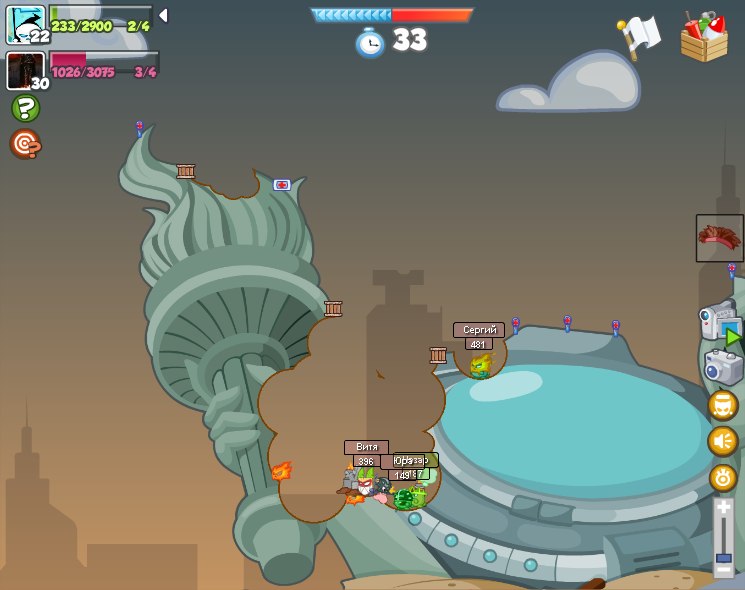The width and height of the screenshot is (745, 590).
Task: Collapse the team panel with white arrow
Action: (163, 15)
